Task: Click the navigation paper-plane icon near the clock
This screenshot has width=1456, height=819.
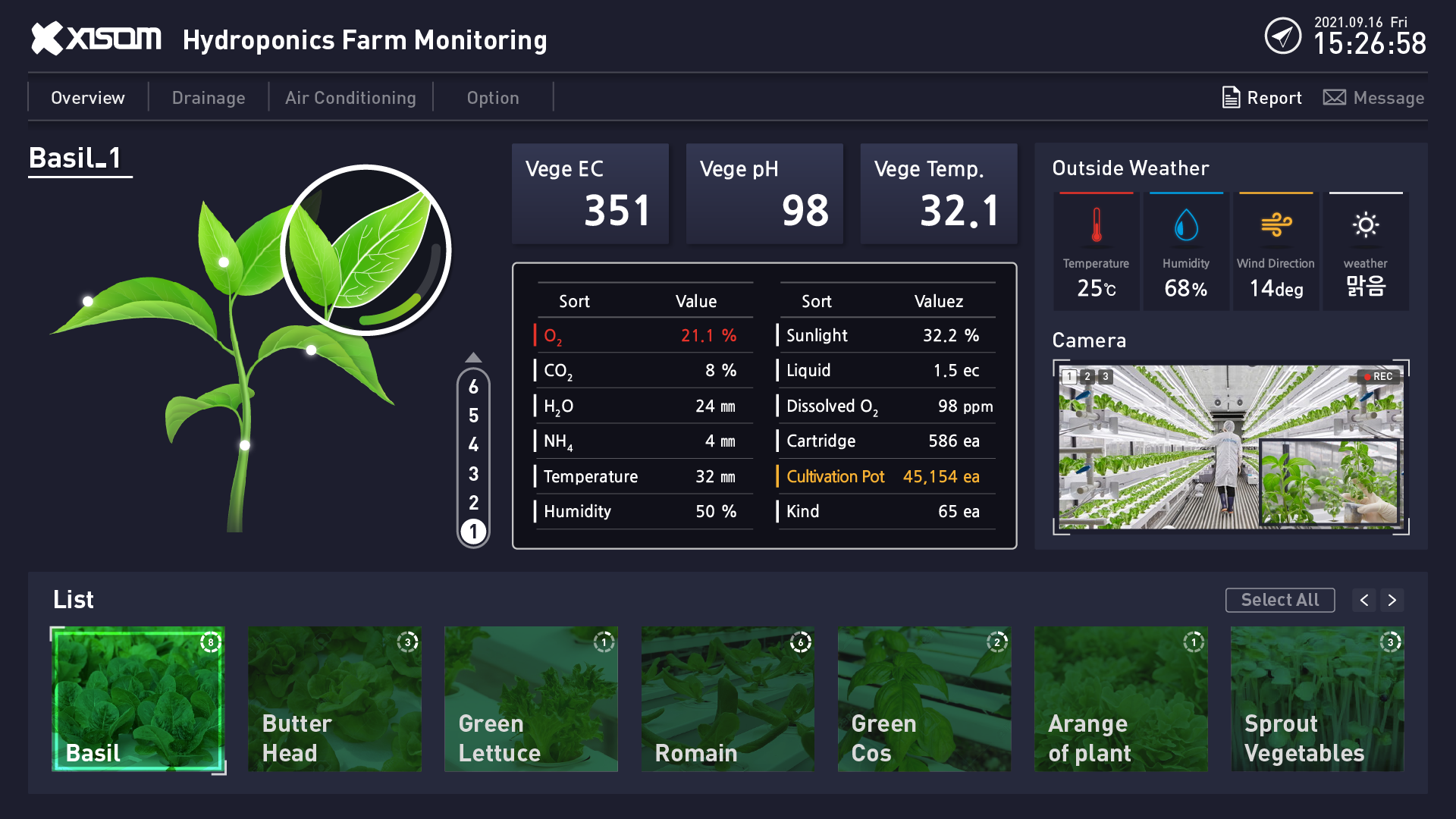Action: [x=1283, y=36]
